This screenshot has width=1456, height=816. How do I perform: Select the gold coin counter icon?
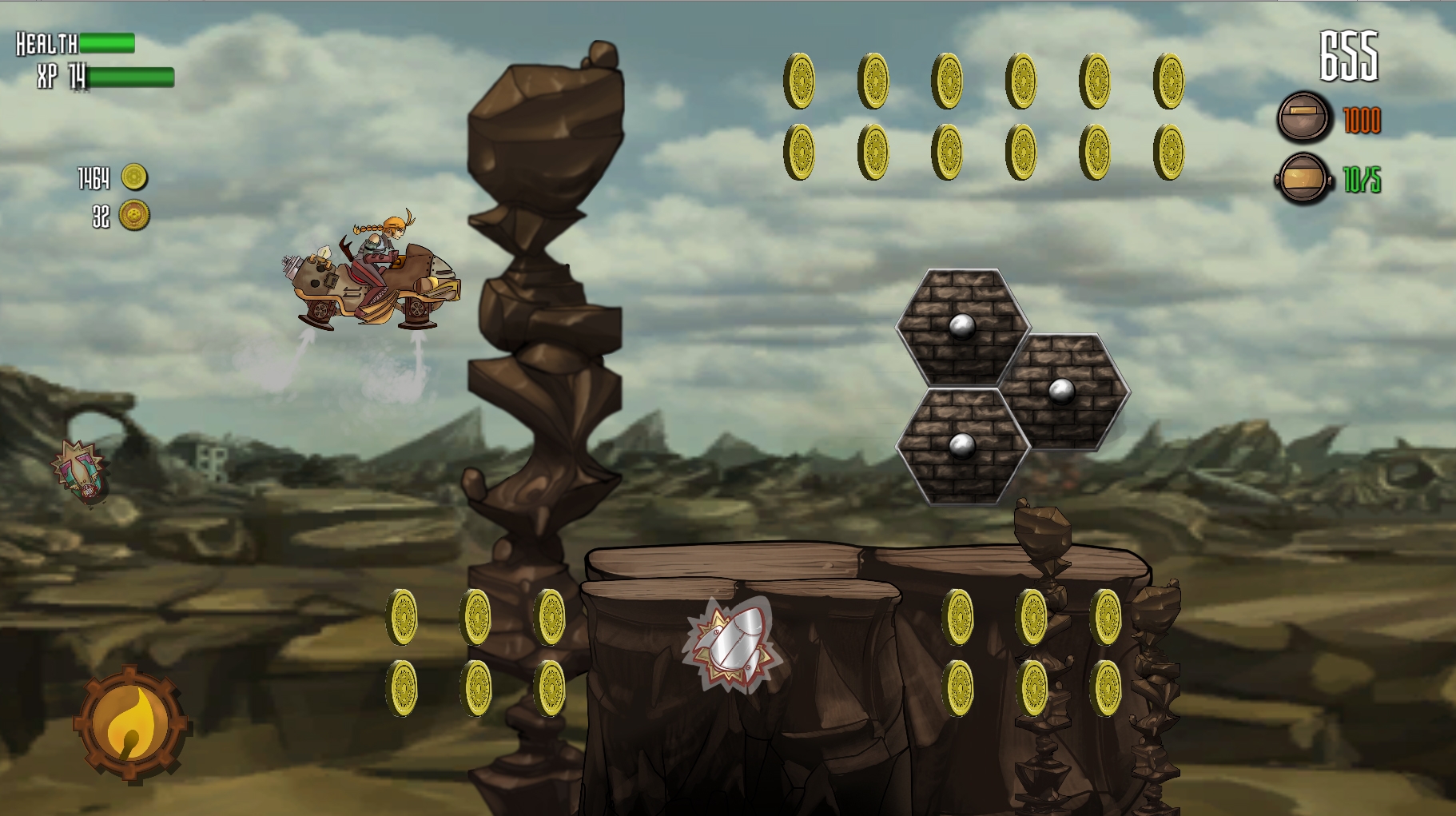click(x=134, y=177)
